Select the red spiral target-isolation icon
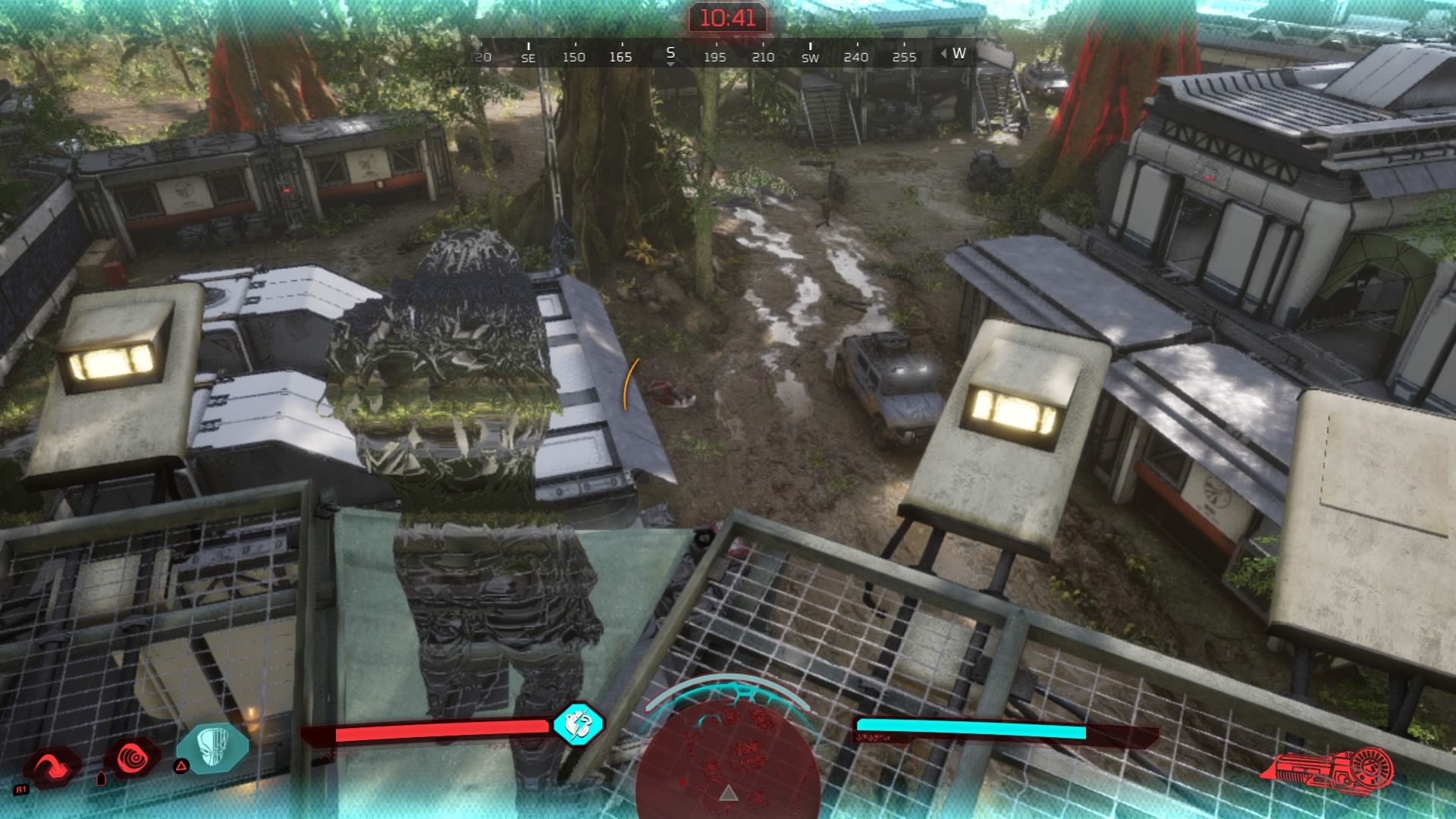The height and width of the screenshot is (819, 1456). 132,758
